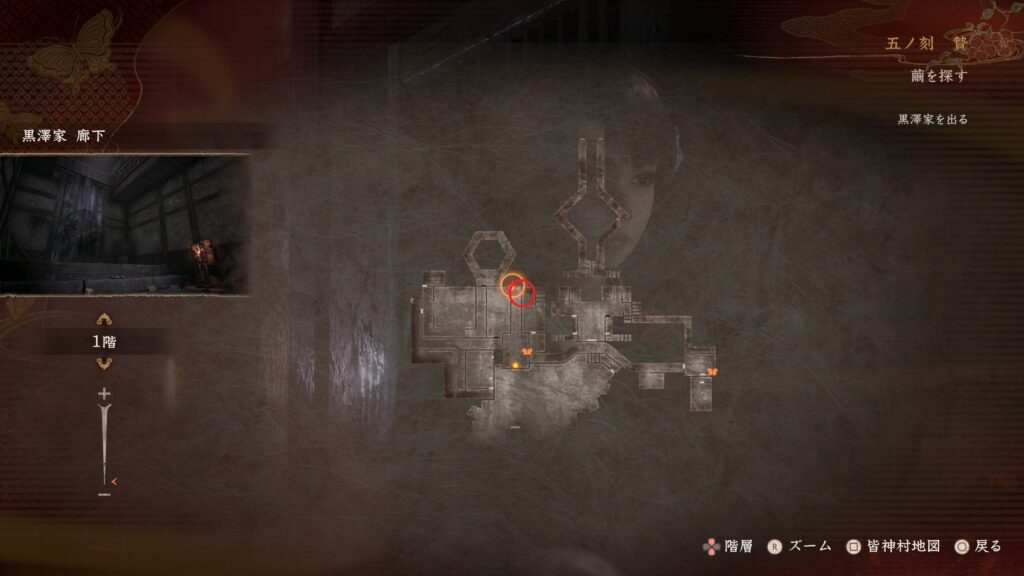
Task: Zoom in with the plus sign
Action: click(103, 395)
